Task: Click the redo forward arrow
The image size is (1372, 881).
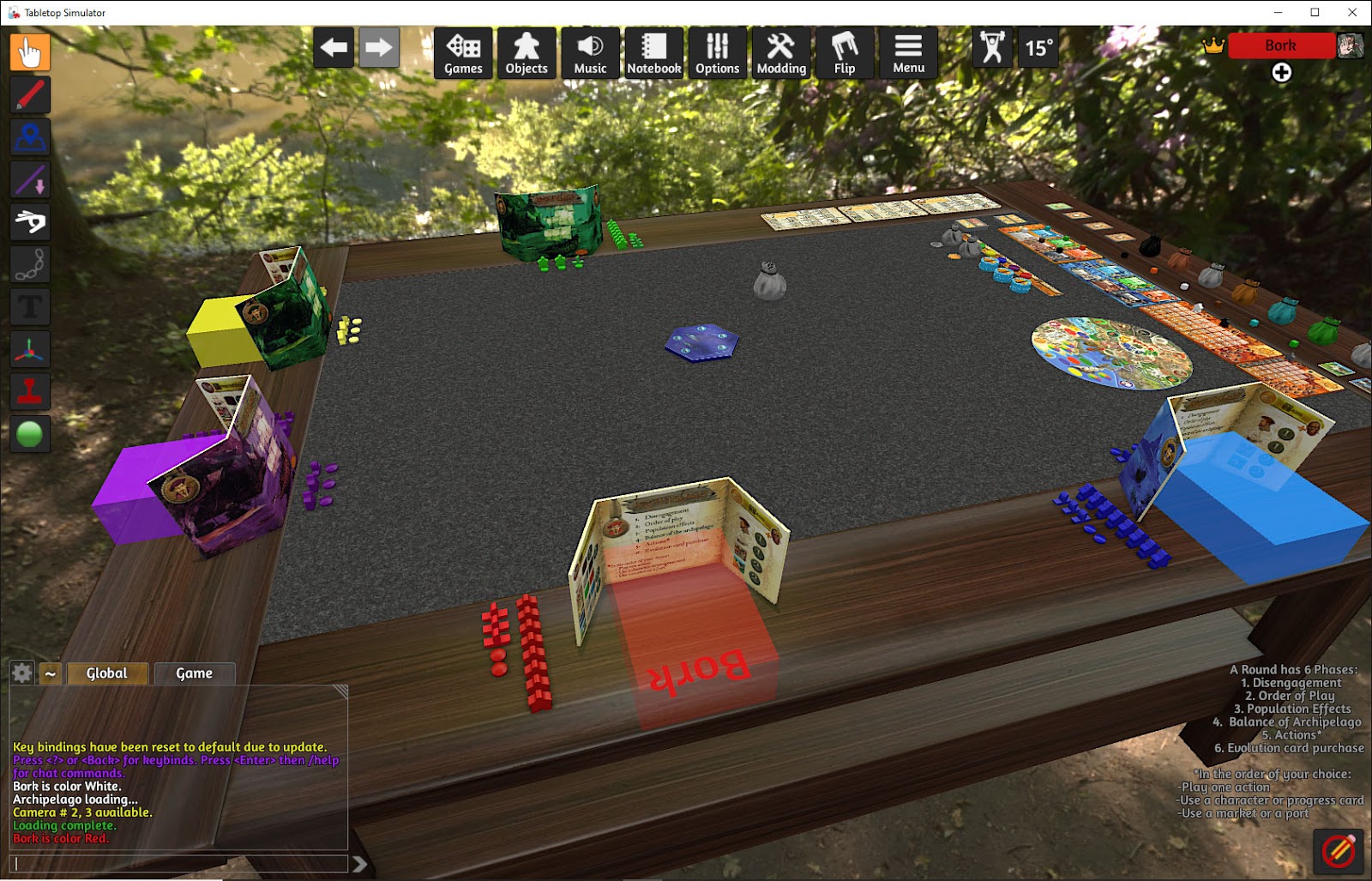Action: tap(379, 49)
